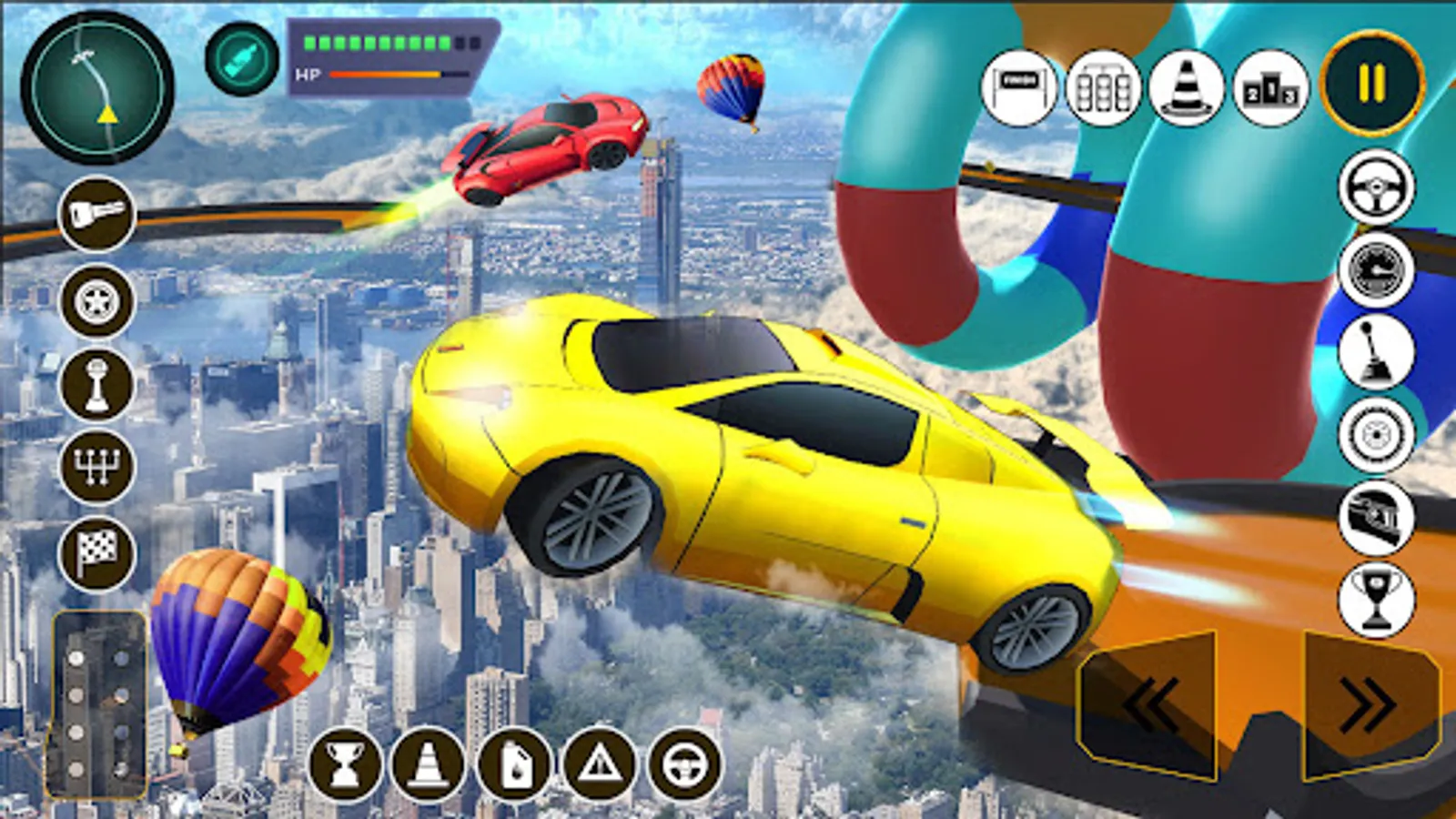Viewport: 1456px width, 819px height.
Task: Tap the speedometer gauge icon
Action: (1376, 270)
